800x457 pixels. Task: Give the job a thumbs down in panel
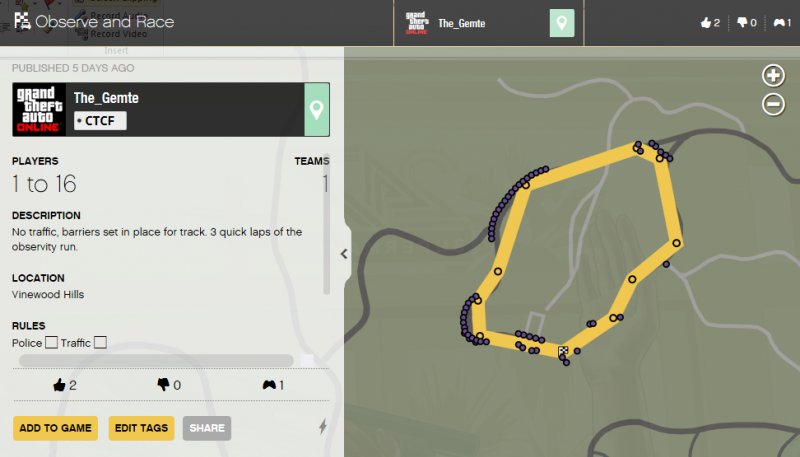tap(168, 385)
